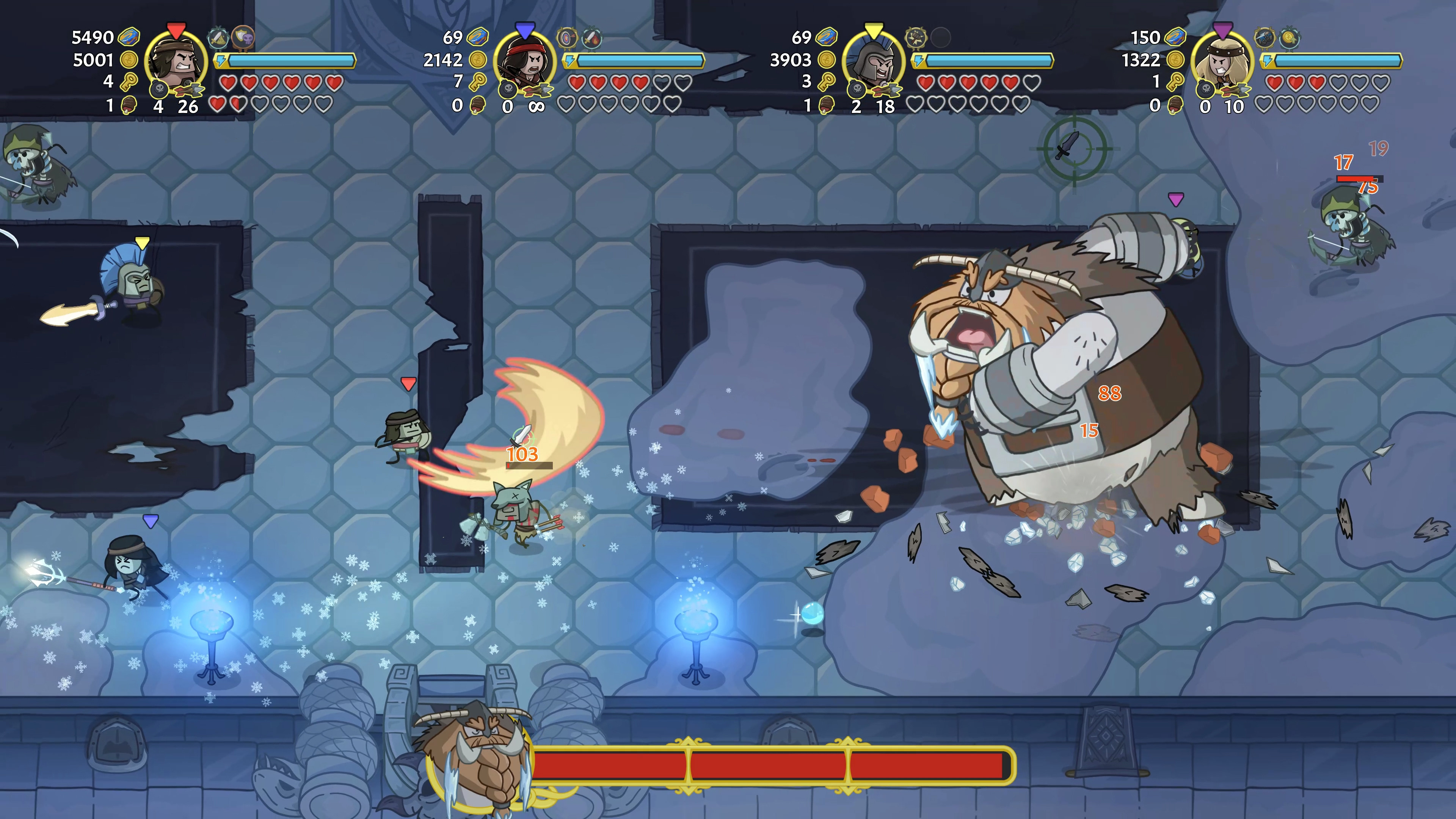
Task: Inspect the archery target perk icon
Action: 566,37
